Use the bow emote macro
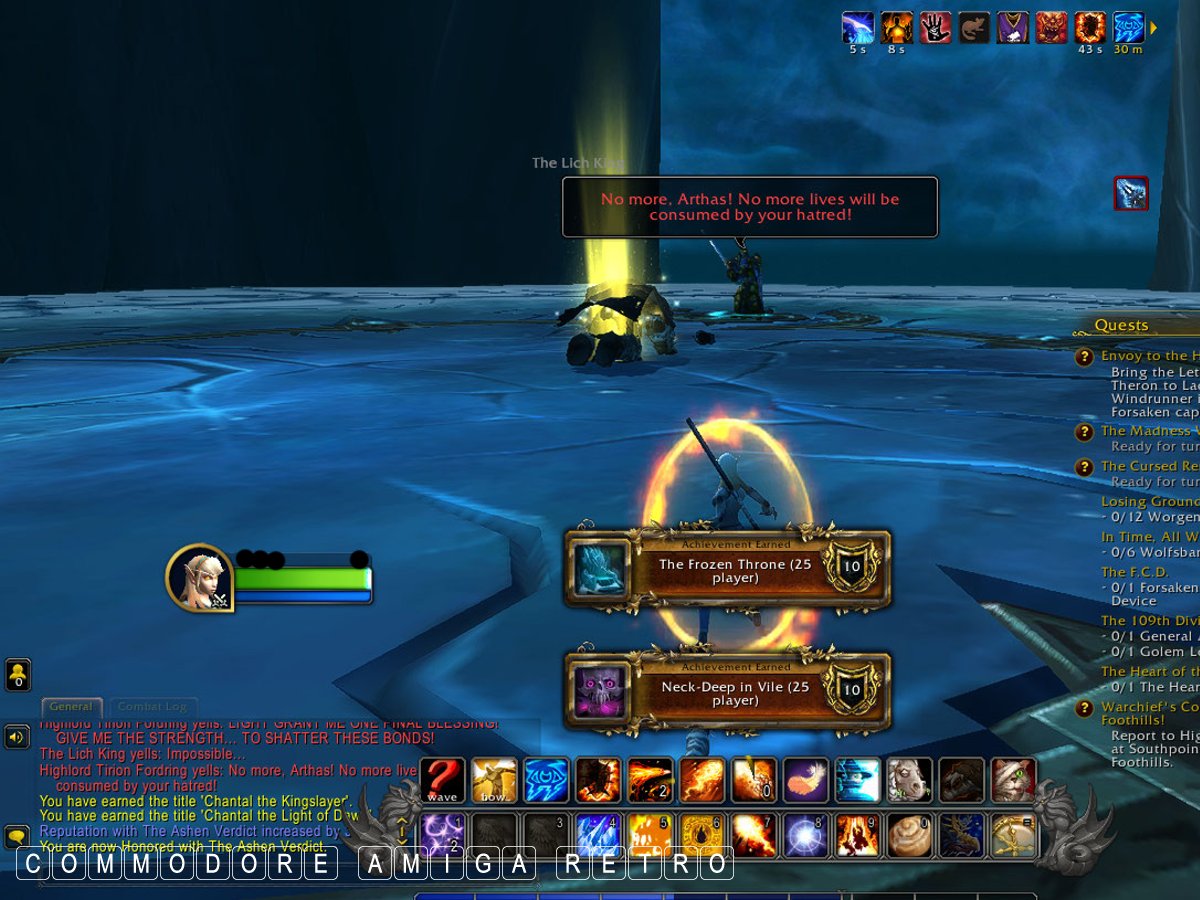Viewport: 1200px width, 900px height. tap(494, 780)
